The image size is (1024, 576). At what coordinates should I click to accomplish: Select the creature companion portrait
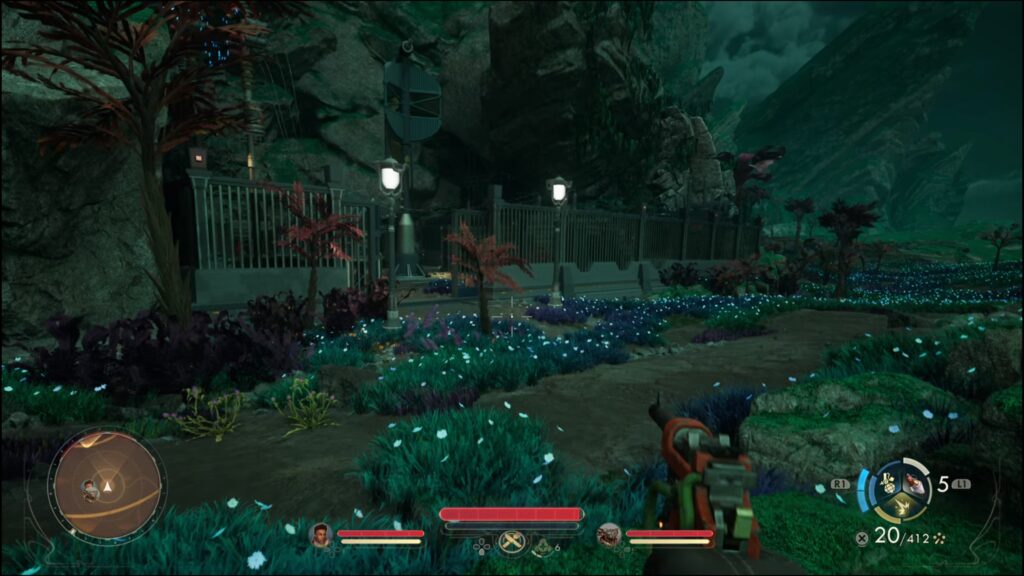click(x=608, y=535)
